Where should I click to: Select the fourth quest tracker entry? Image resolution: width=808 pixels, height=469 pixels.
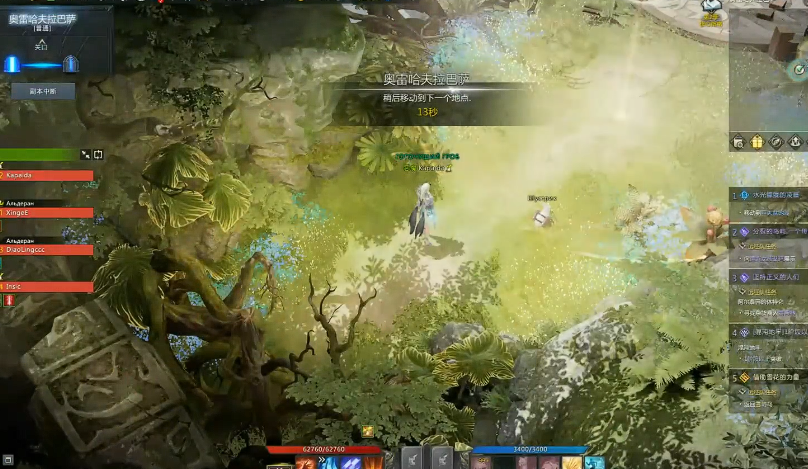click(x=770, y=331)
